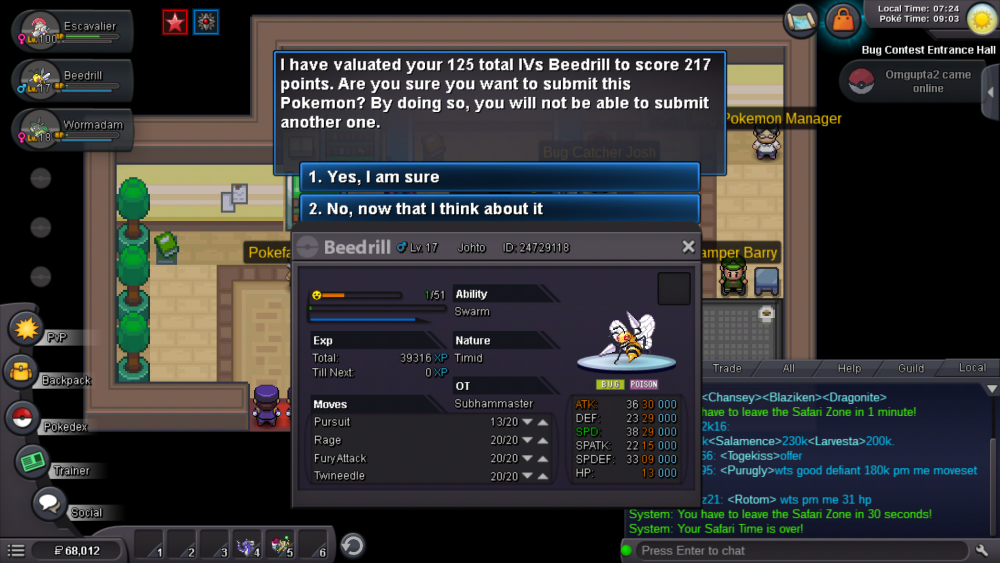1000x563 pixels.
Task: Open the orange shopping bag icon
Action: pyautogui.click(x=843, y=20)
